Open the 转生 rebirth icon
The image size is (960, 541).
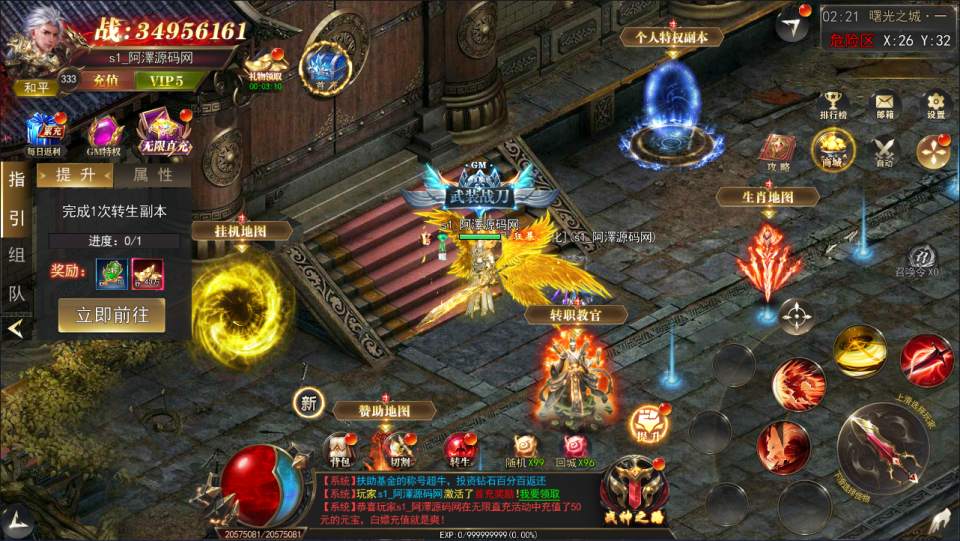coord(459,450)
